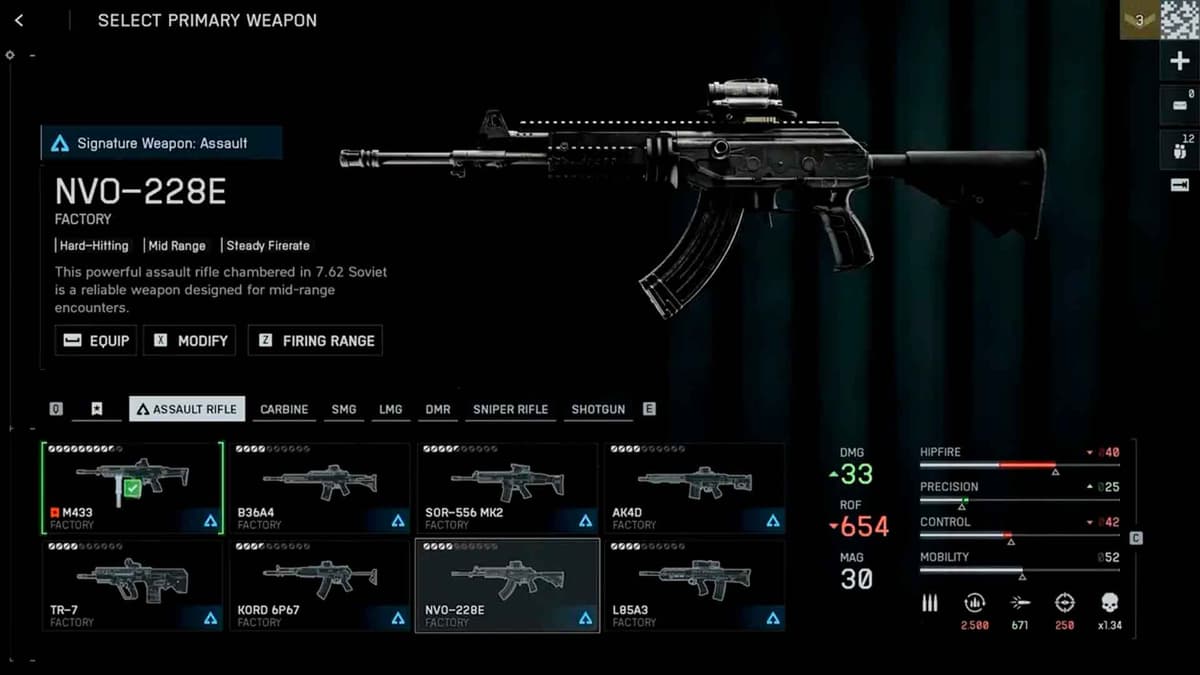Pick the B36A4 assault rifle
1200x675 pixels.
pyautogui.click(x=319, y=488)
